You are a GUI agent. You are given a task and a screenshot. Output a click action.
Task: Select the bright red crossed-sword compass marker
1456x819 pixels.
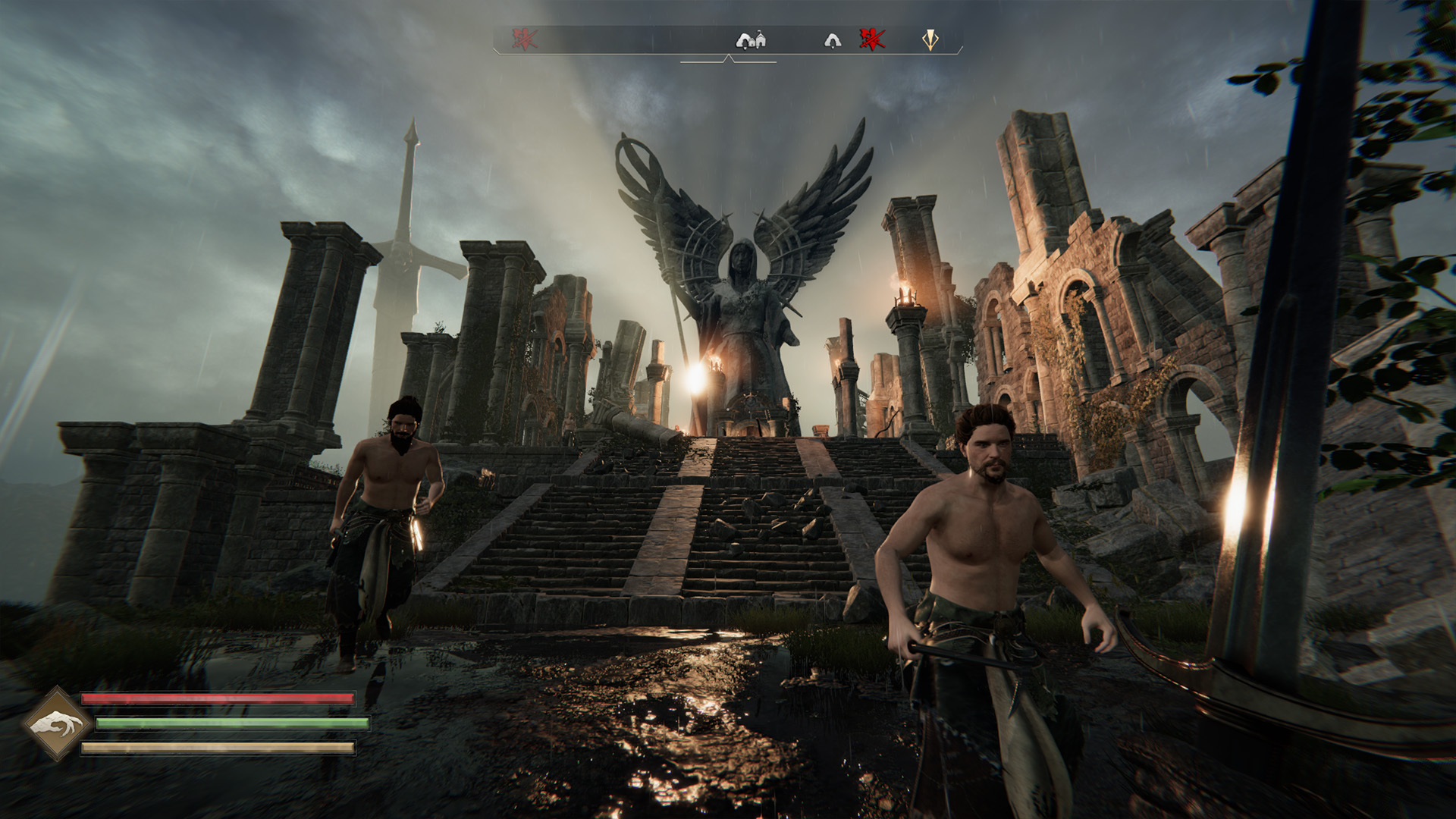[x=872, y=39]
